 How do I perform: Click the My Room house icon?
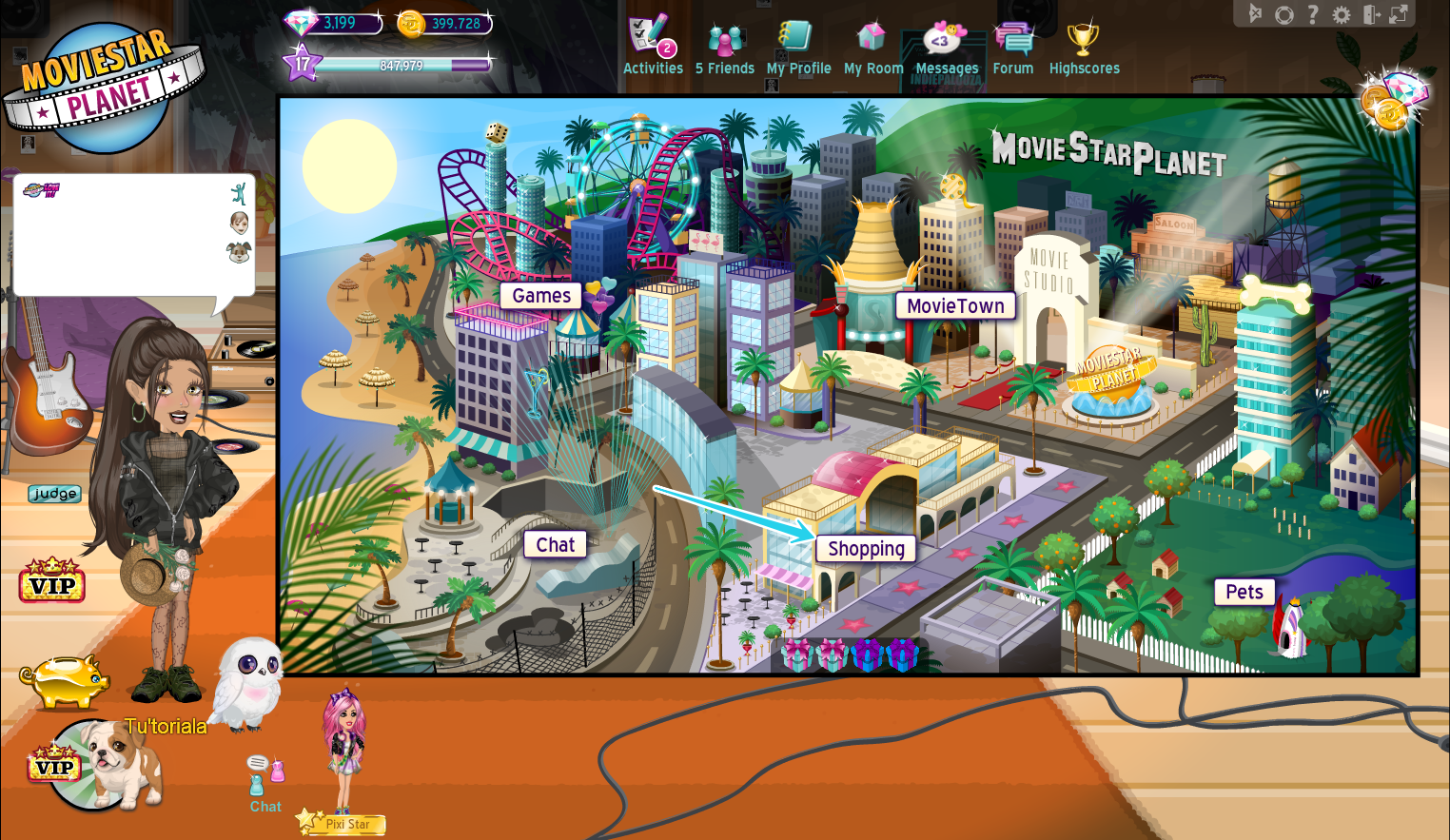[872, 40]
